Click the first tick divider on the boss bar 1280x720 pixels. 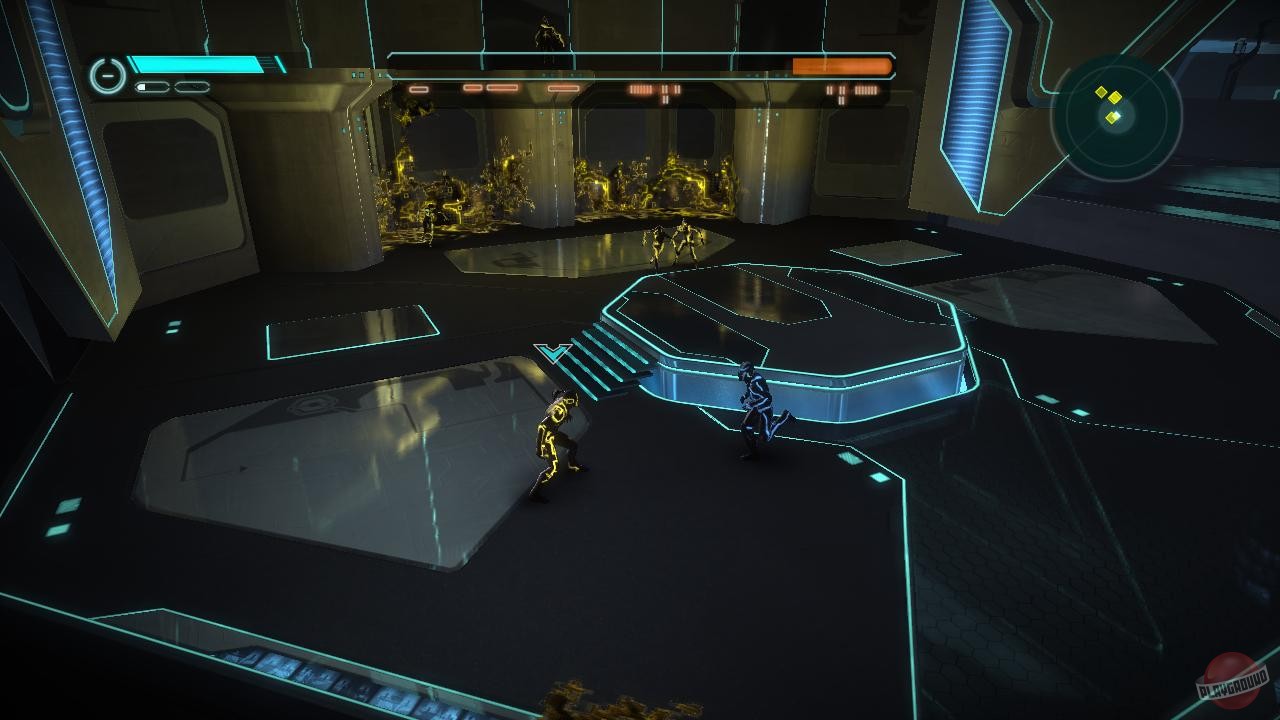tap(482, 60)
